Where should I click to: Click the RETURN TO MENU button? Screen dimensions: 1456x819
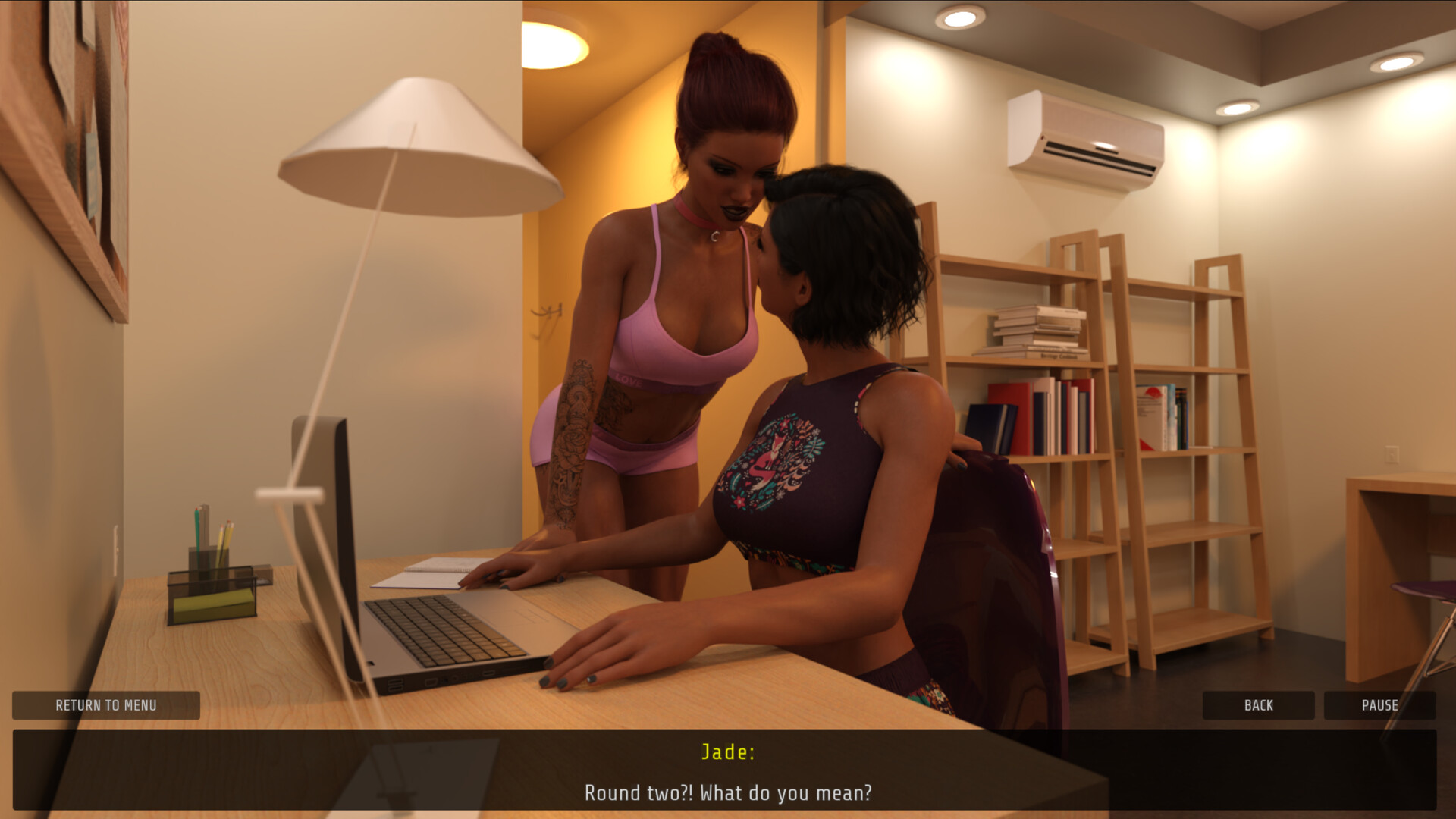(106, 705)
